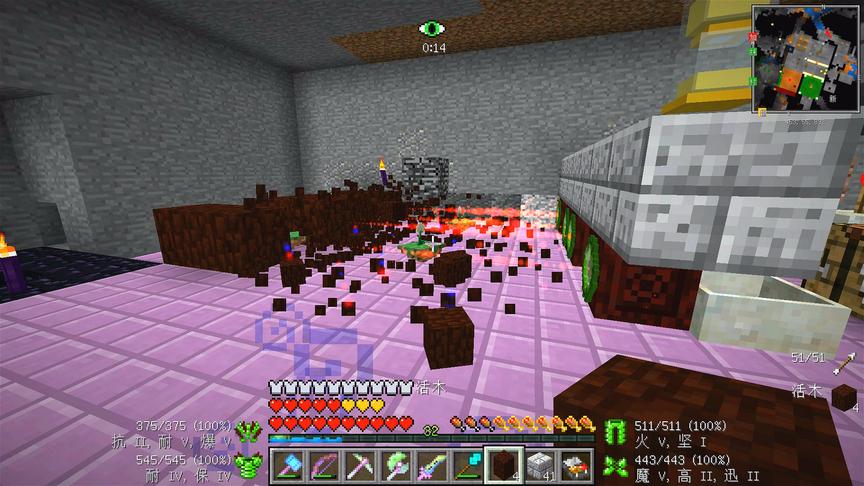Viewport: 864px width, 486px height.
Task: Click the red waypoint marker on minimap edge
Action: coord(751,36)
